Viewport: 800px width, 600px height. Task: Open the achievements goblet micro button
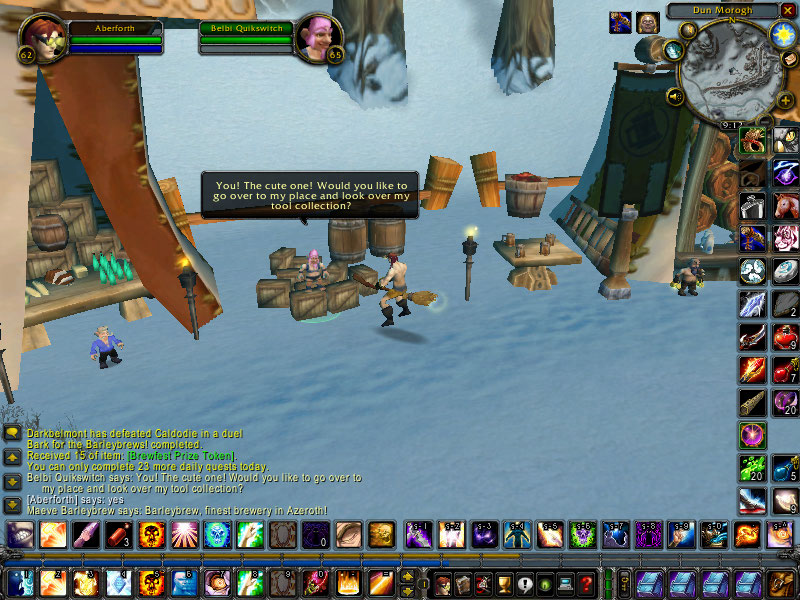coord(504,583)
